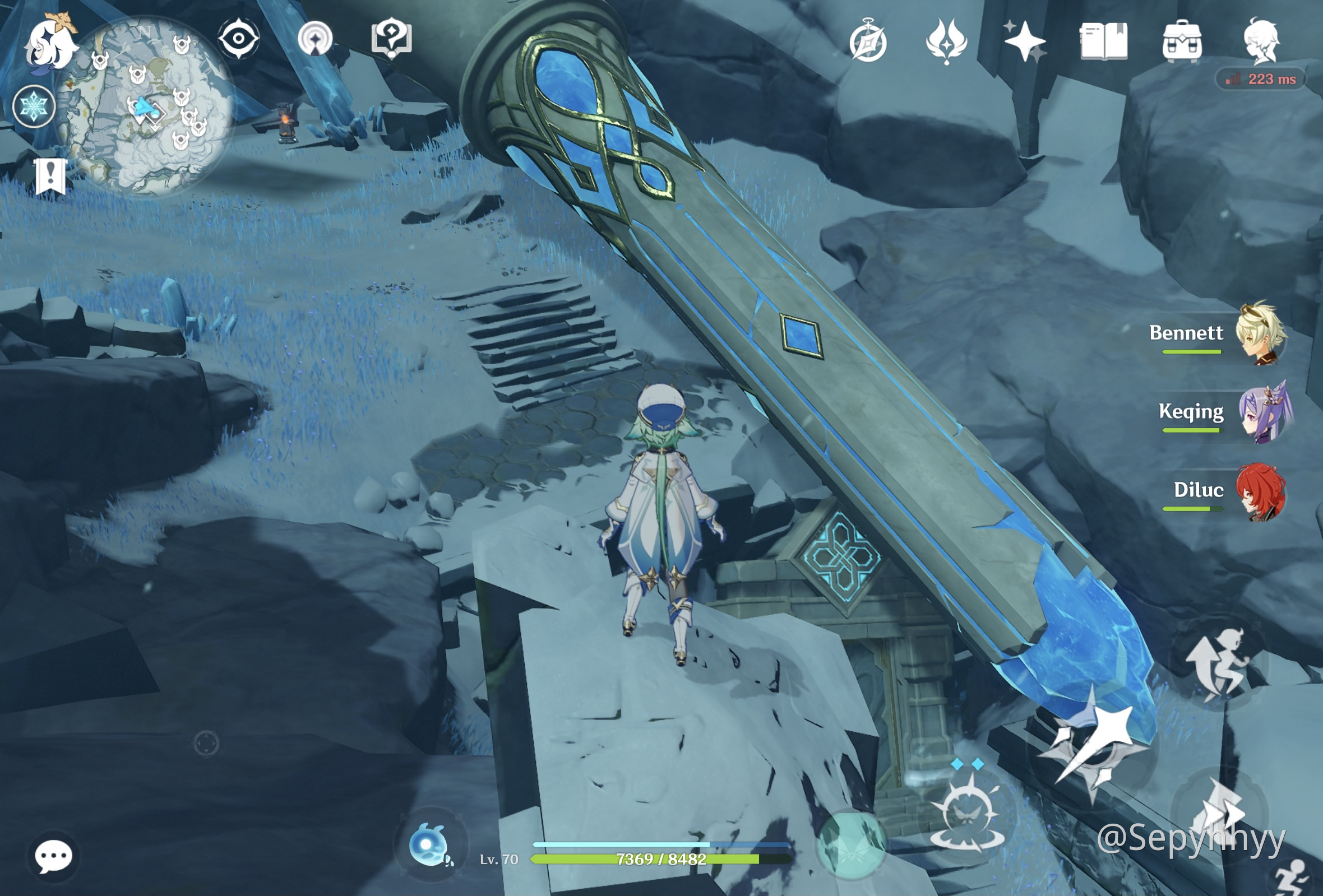Image resolution: width=1323 pixels, height=896 pixels.
Task: Tap the 223 ms ping indicator
Action: point(1262,78)
